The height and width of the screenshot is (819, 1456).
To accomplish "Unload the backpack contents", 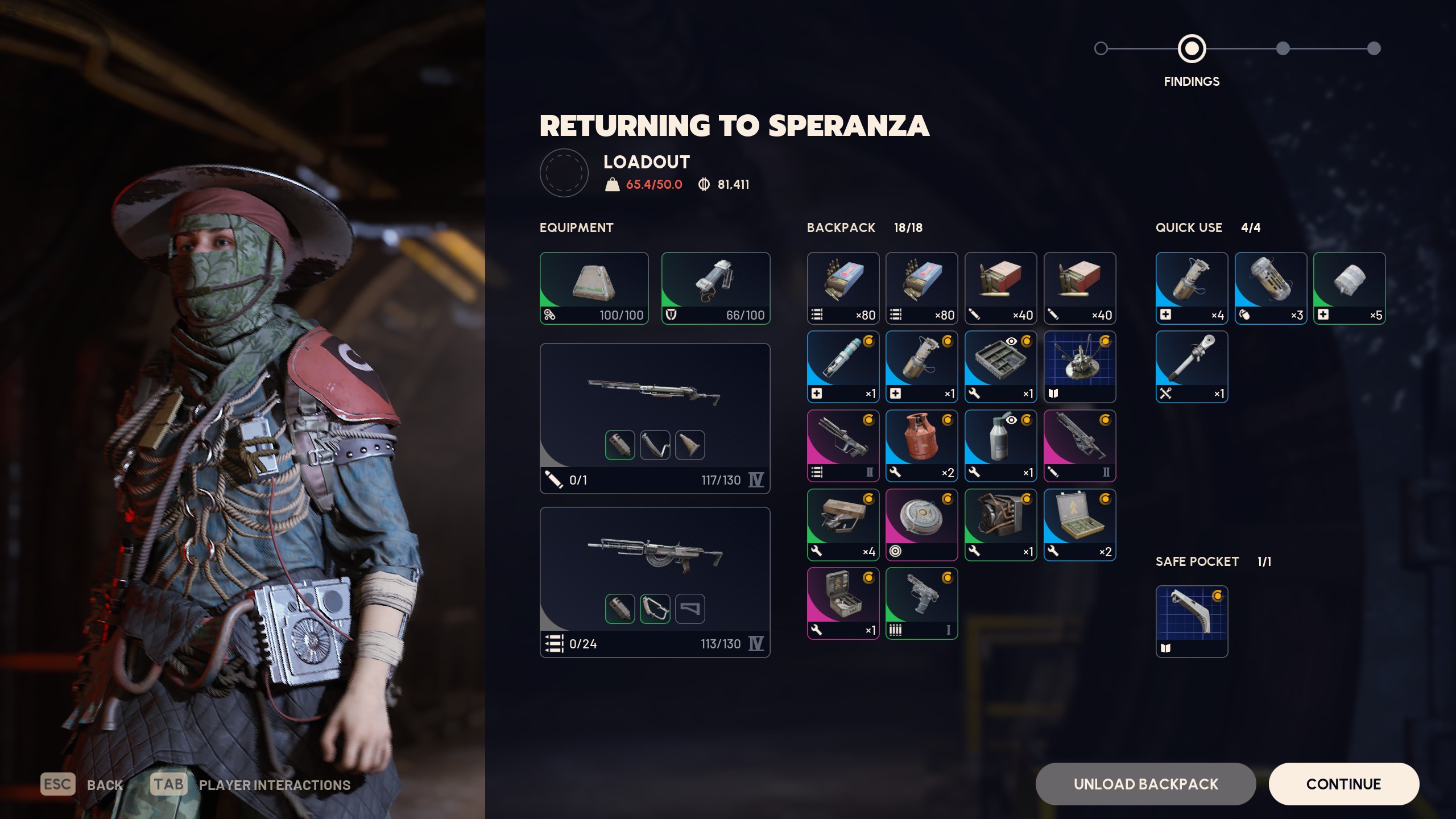I will pos(1145,784).
